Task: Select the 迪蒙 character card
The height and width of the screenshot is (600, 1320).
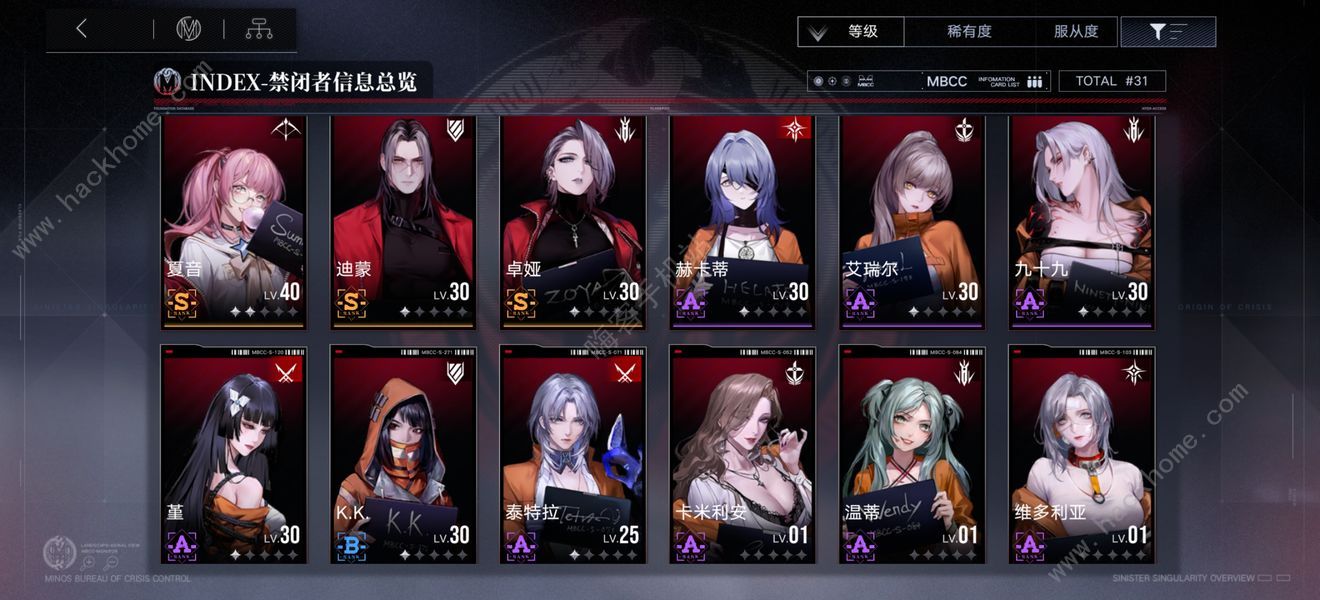Action: (x=403, y=222)
